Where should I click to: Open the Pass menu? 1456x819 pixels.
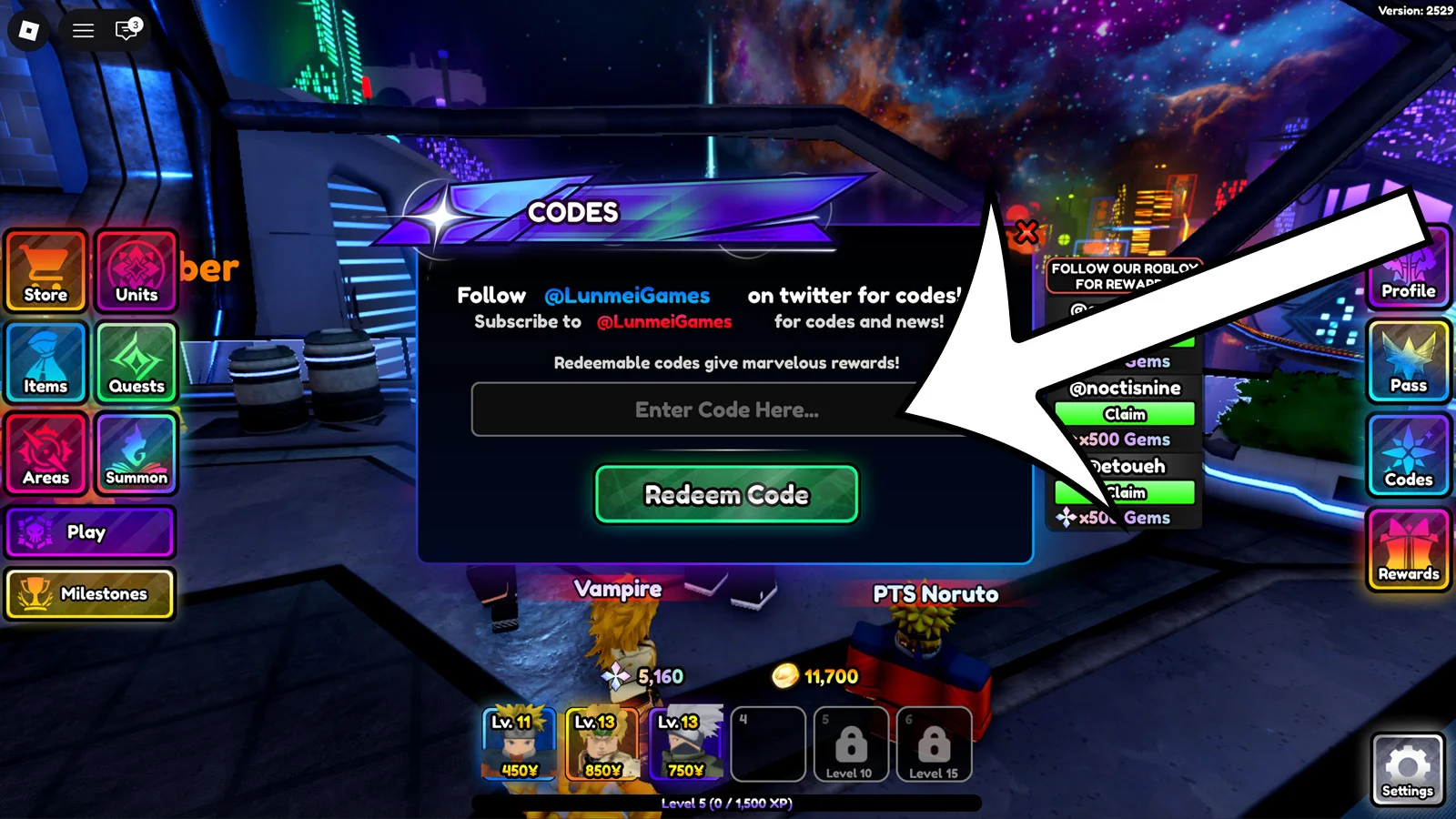click(x=1407, y=363)
